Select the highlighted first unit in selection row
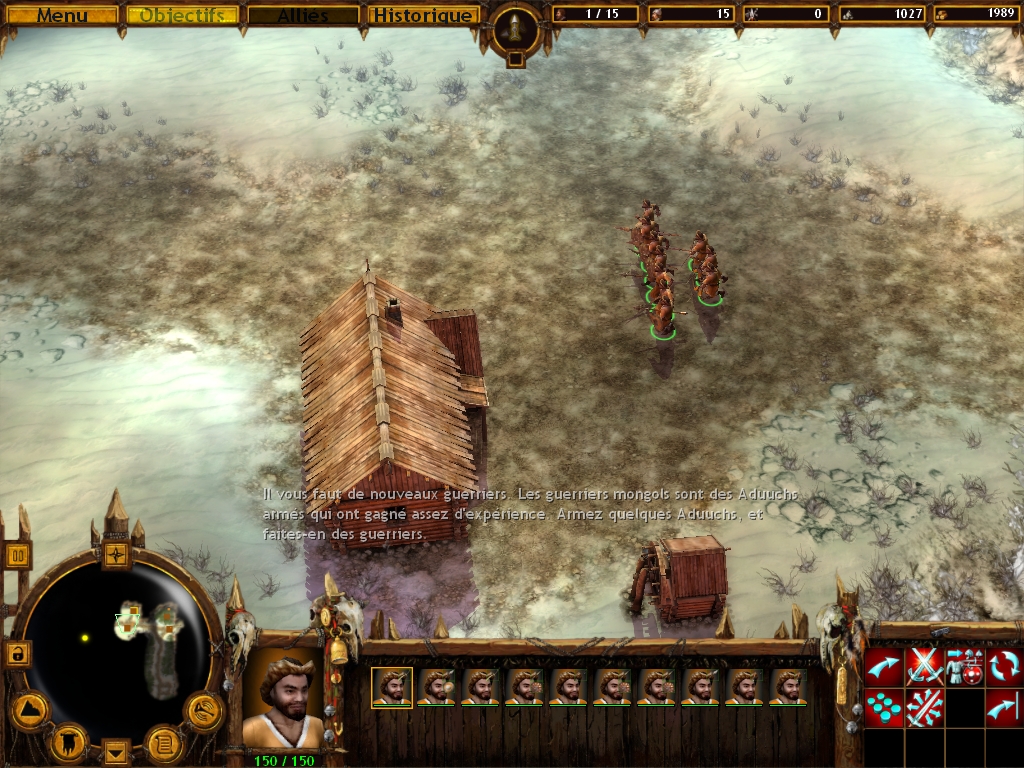 click(392, 687)
